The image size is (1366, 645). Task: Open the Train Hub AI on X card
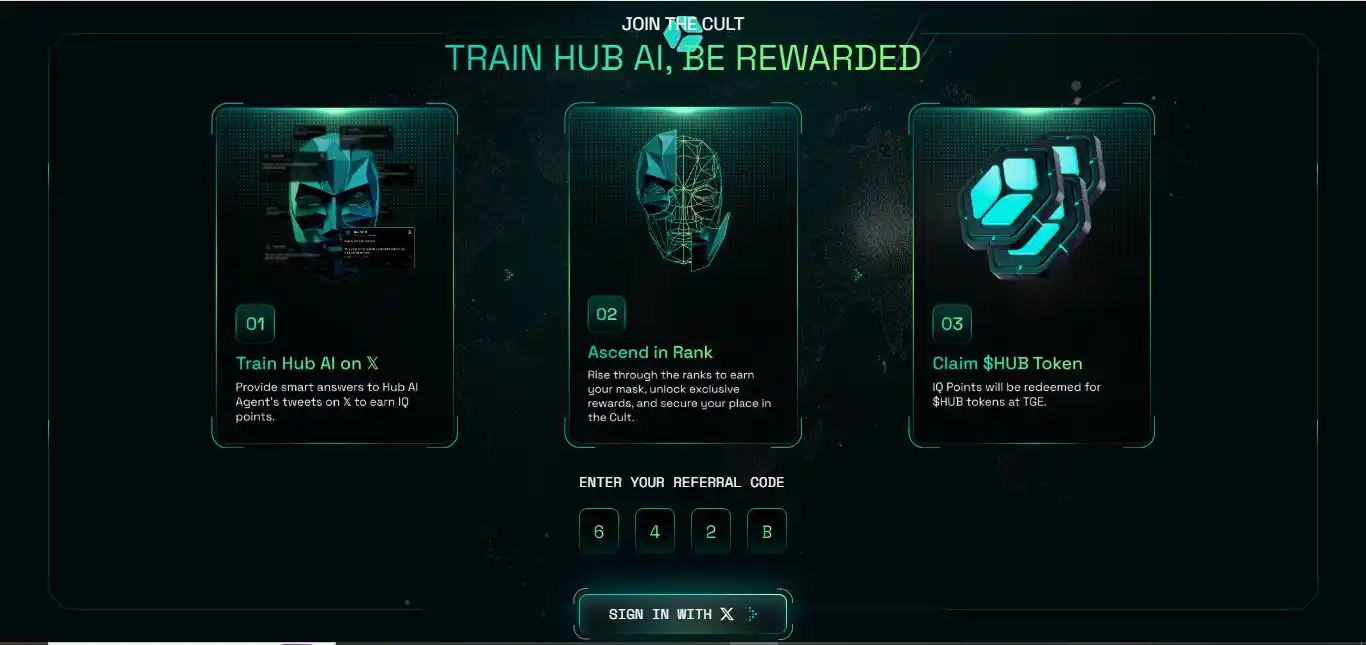pyautogui.click(x=334, y=275)
